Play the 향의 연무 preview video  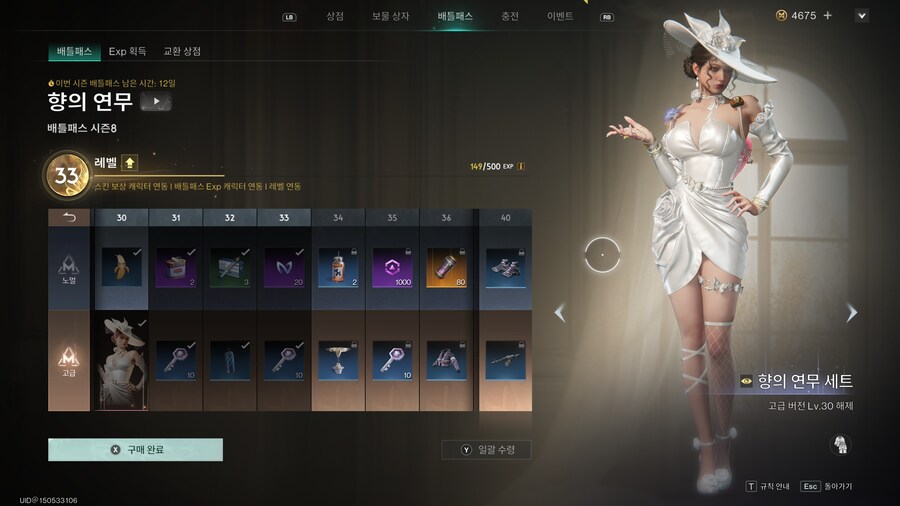pos(156,101)
